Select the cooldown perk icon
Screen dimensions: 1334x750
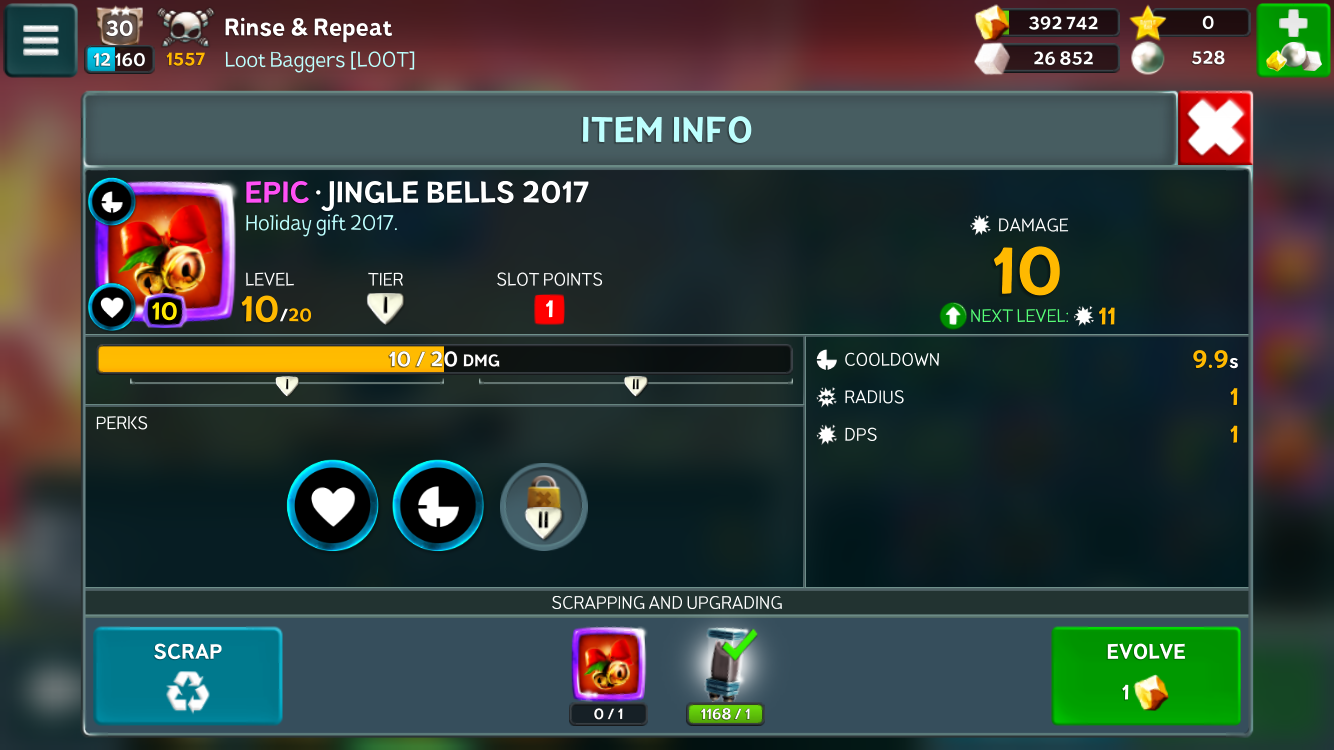click(438, 506)
